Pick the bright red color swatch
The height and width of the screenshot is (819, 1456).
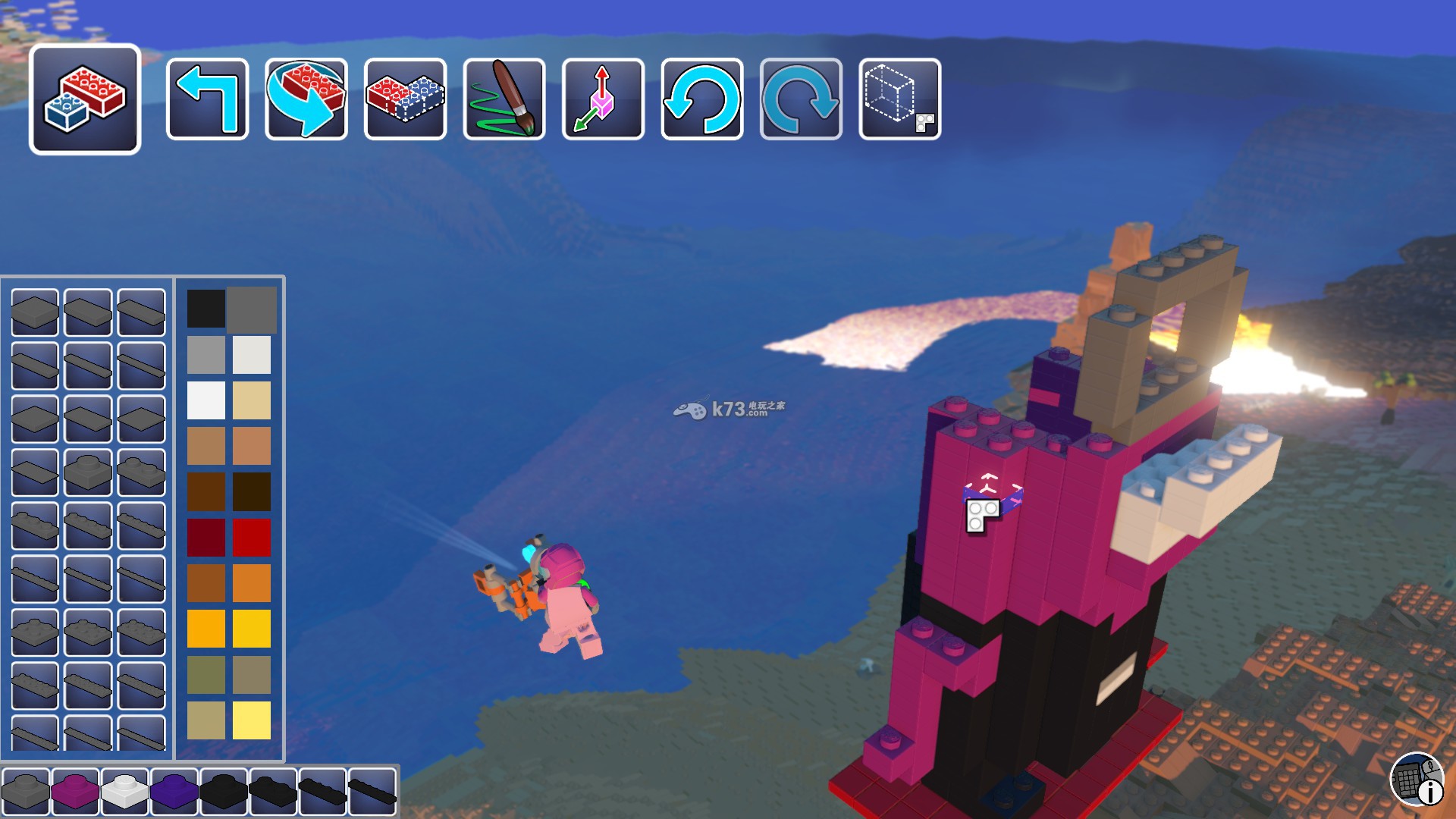pyautogui.click(x=252, y=537)
